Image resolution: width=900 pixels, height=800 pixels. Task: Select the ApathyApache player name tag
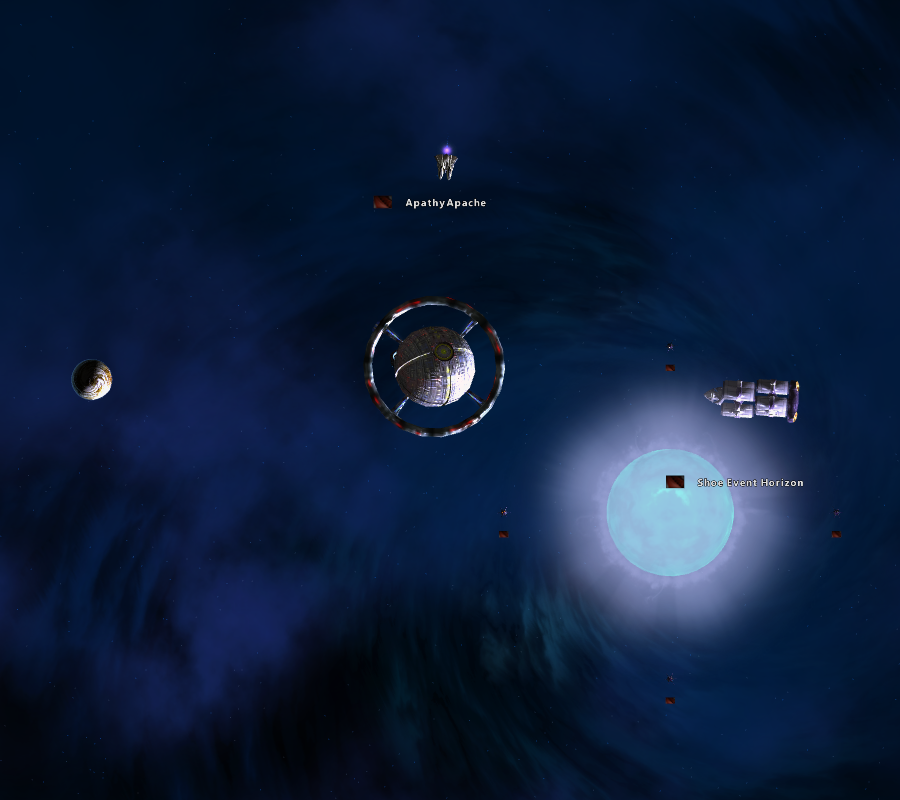446,203
